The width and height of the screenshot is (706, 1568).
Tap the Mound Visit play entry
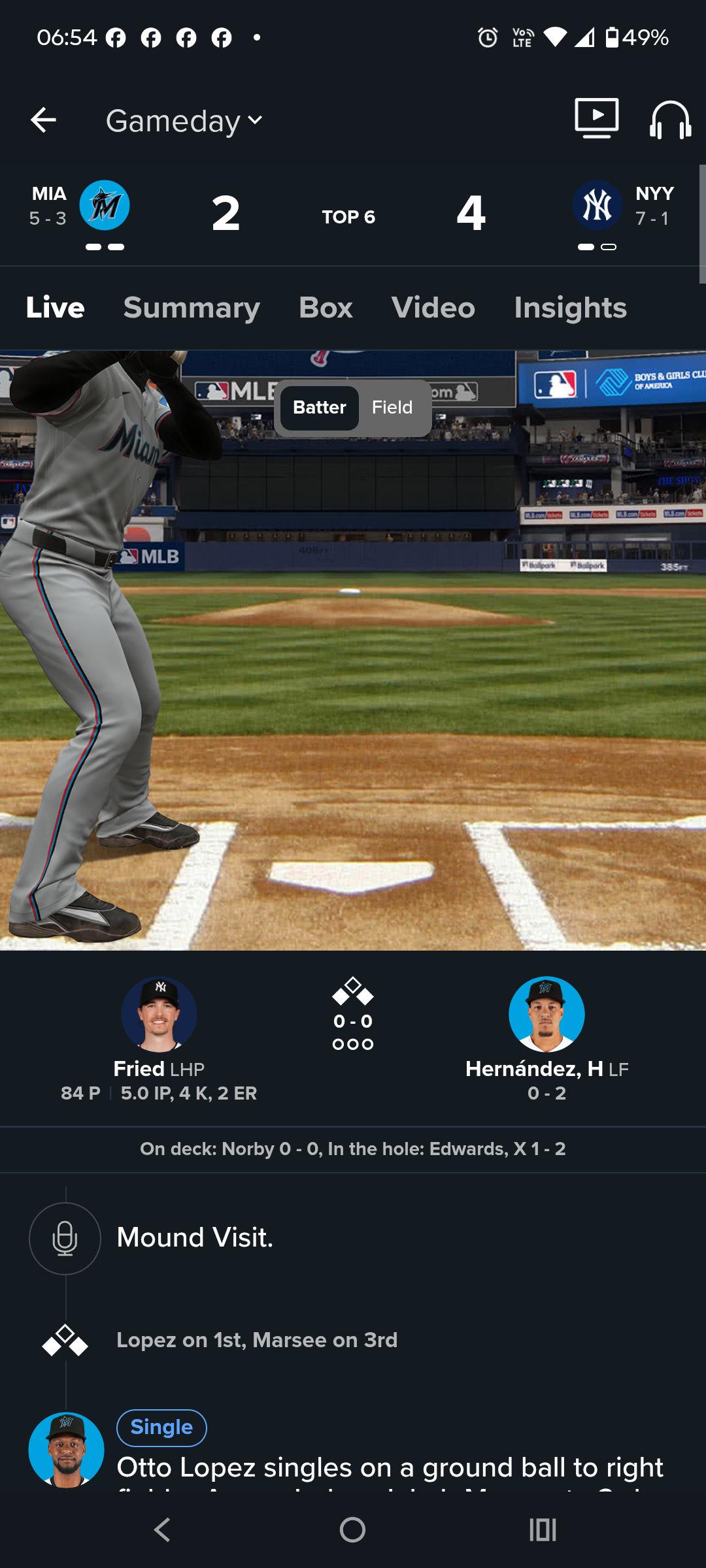pyautogui.click(x=195, y=1237)
